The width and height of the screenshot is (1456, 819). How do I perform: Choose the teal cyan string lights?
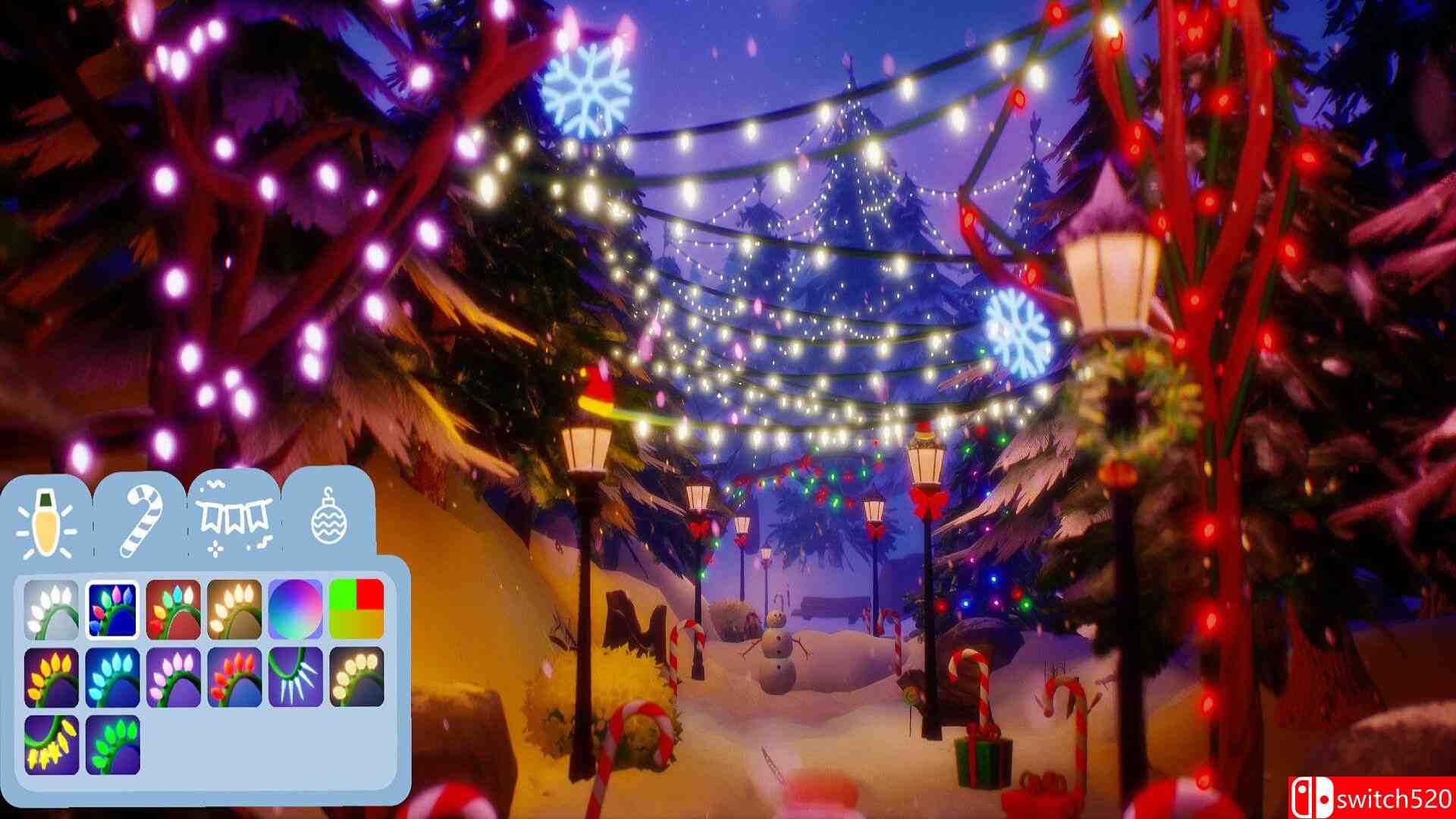point(111,677)
